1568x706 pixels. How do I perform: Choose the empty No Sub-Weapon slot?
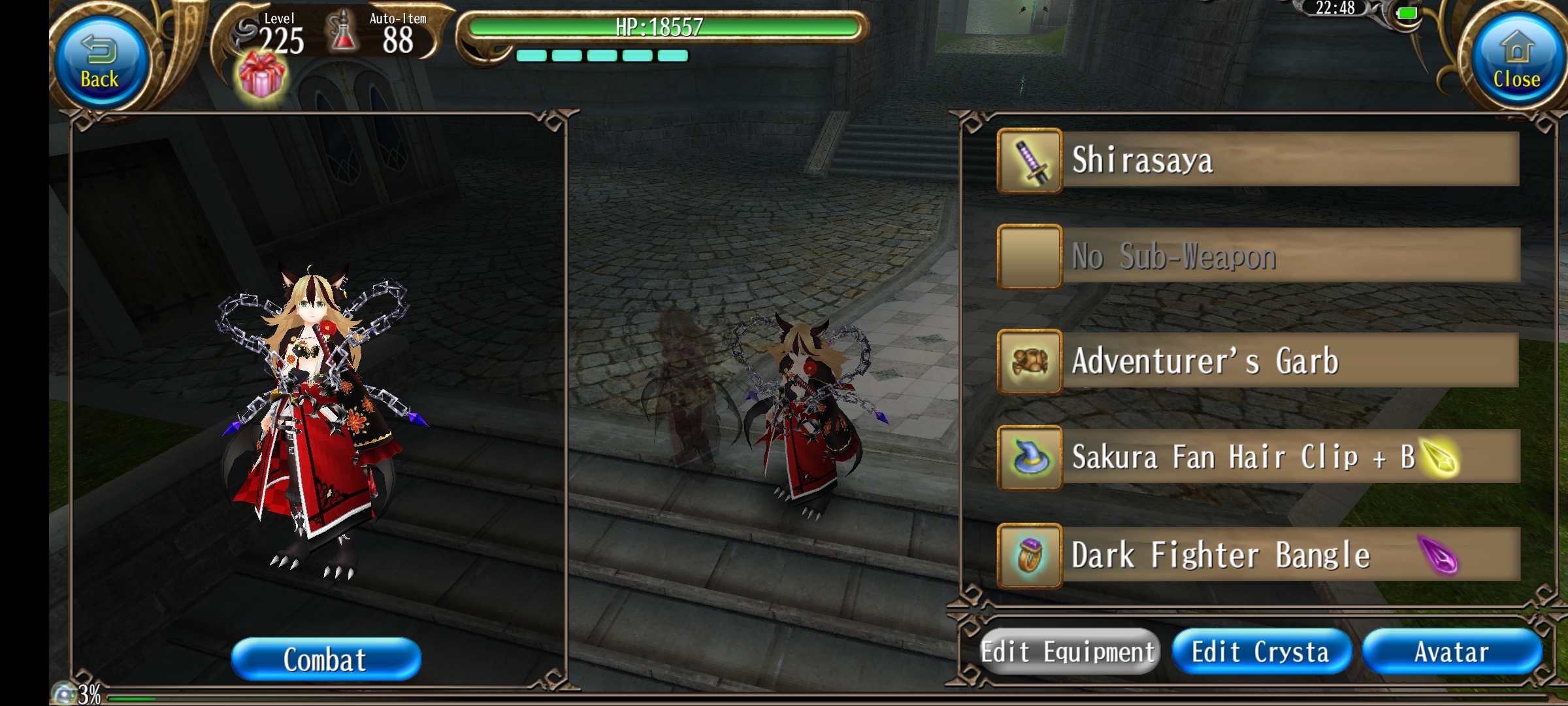(1258, 256)
